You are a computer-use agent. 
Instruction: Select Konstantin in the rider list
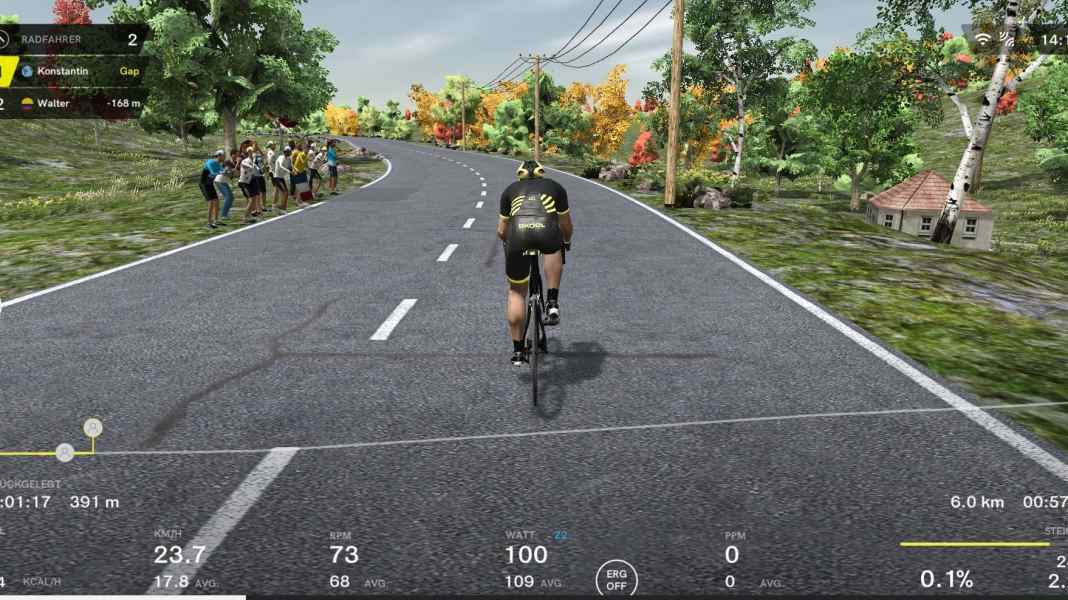[x=62, y=72]
